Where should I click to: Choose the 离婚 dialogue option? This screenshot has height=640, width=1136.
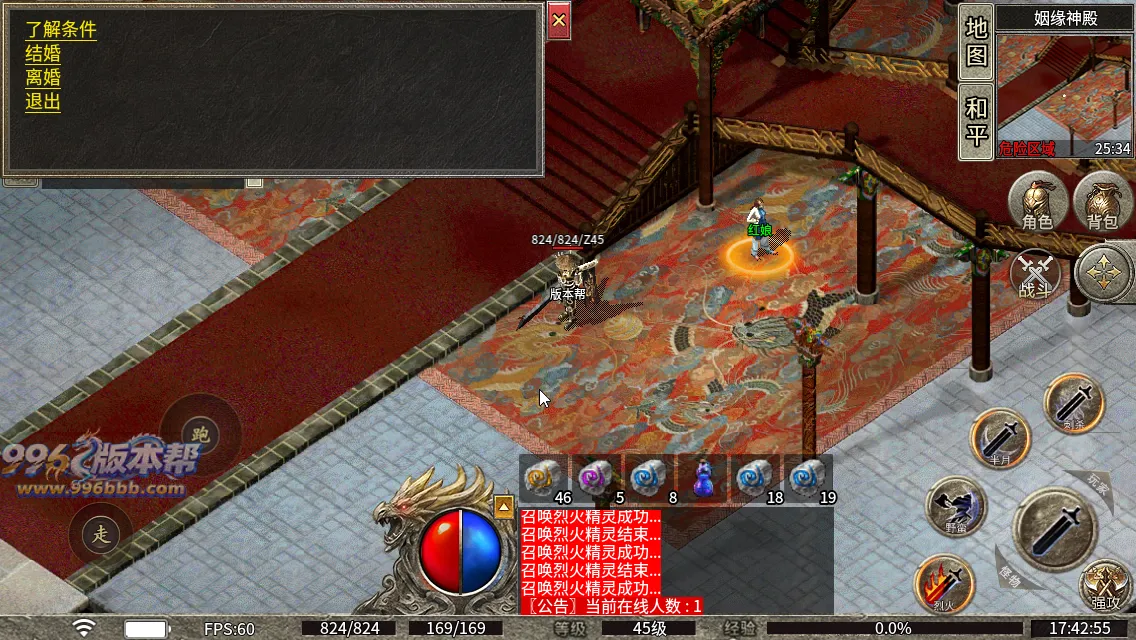43,78
